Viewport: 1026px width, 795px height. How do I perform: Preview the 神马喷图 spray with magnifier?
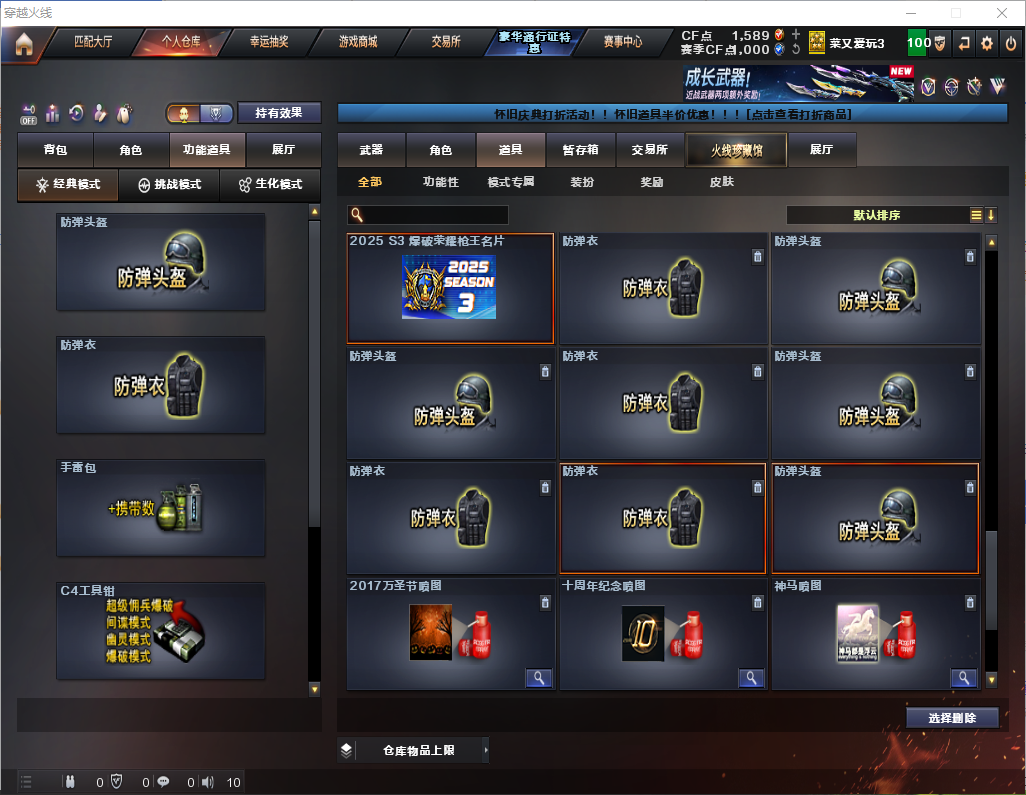964,678
